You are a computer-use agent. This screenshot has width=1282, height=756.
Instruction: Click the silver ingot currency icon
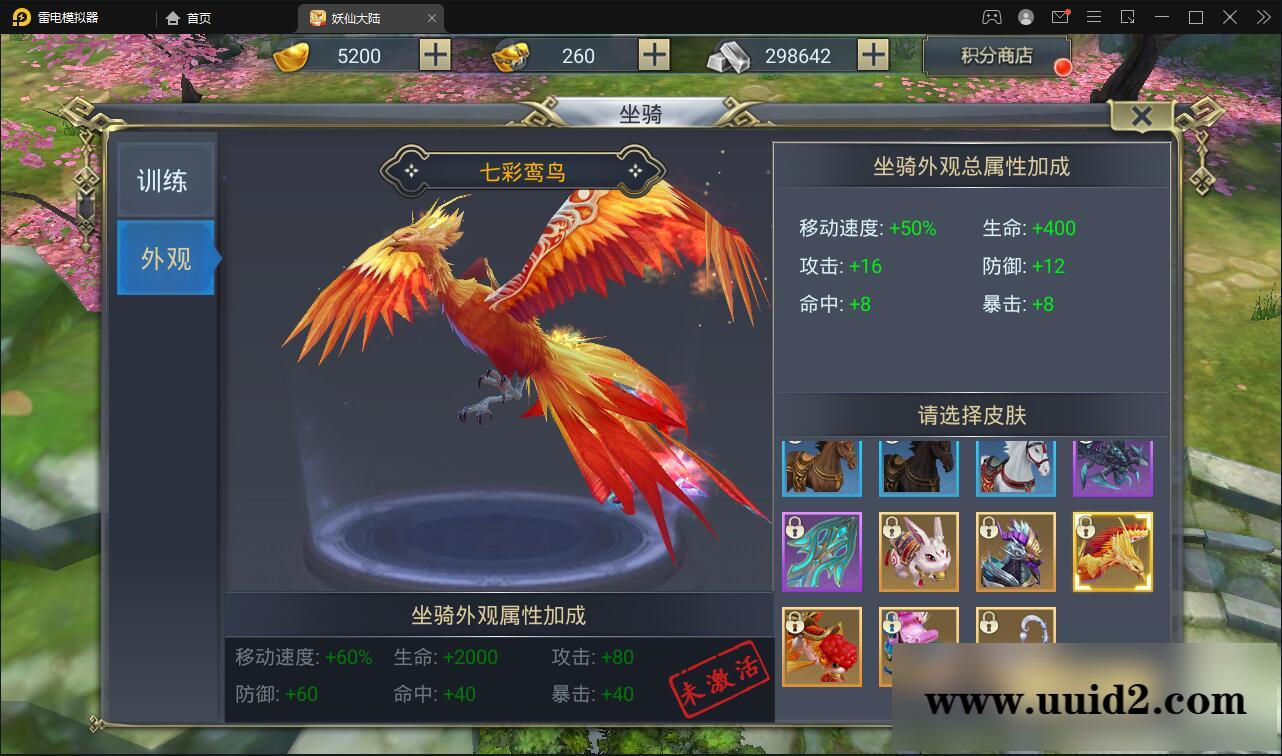pyautogui.click(x=729, y=55)
